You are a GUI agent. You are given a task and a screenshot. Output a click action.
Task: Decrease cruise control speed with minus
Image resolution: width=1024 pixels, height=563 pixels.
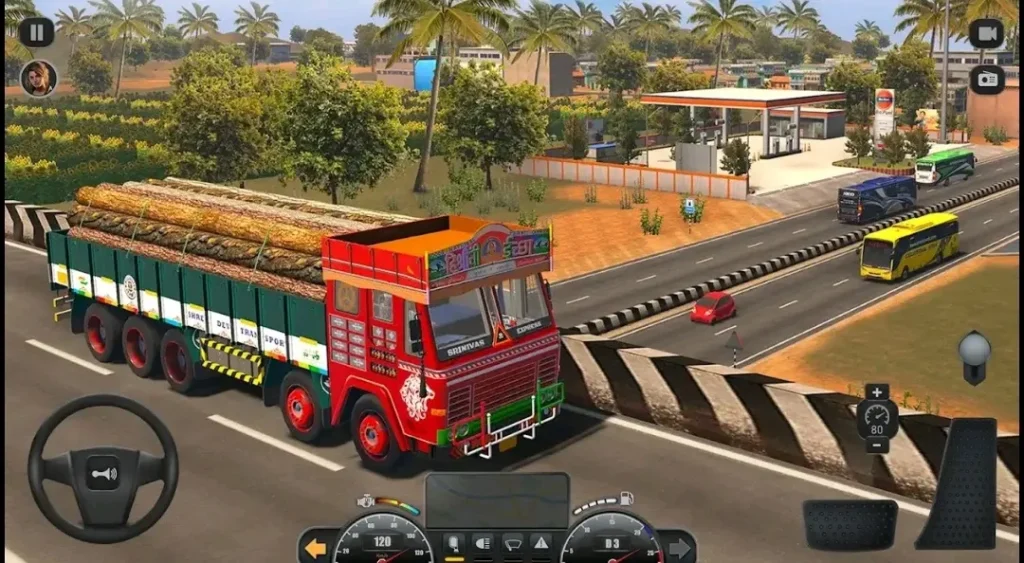coord(876,445)
